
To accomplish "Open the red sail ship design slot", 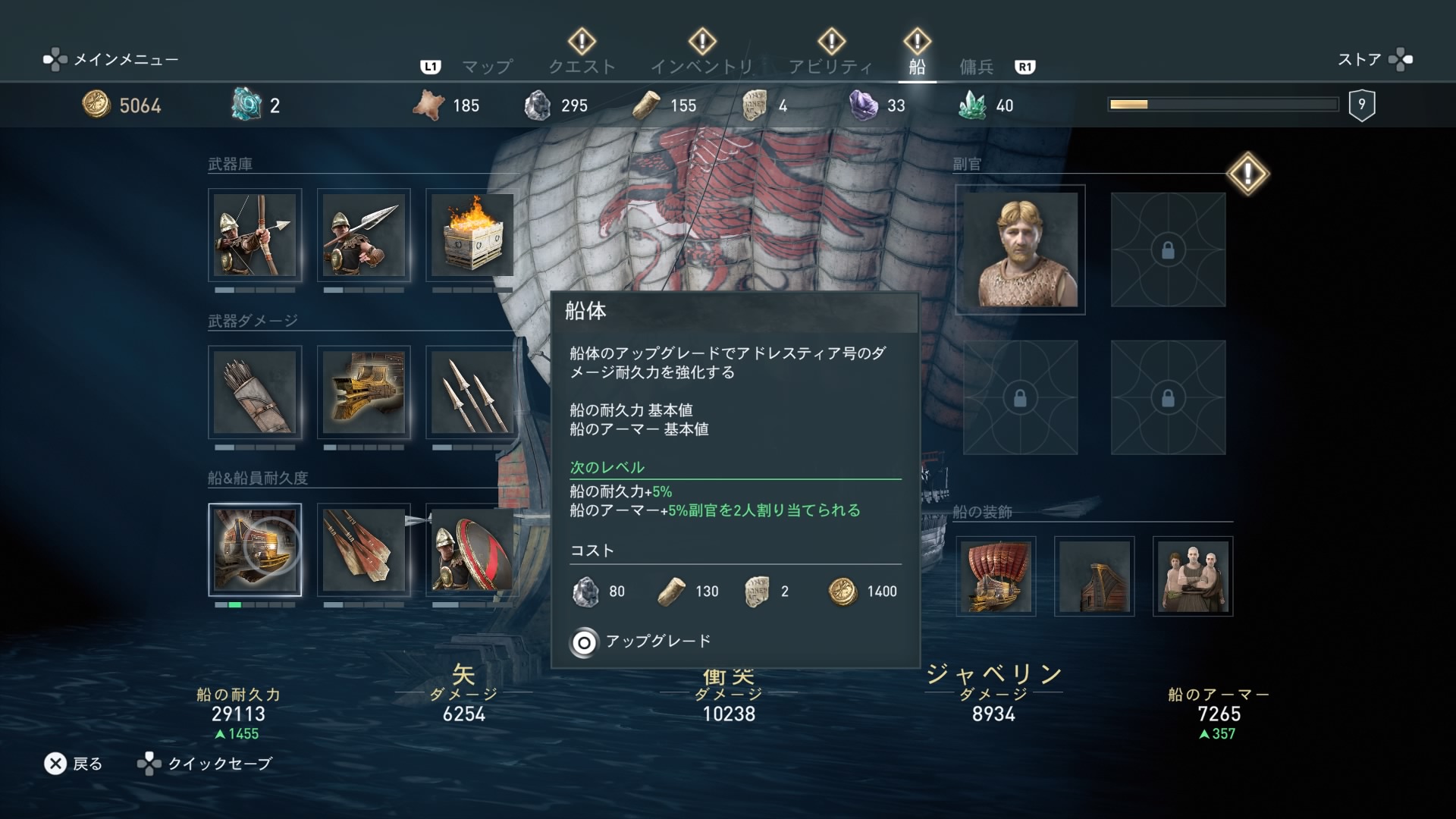I will tap(996, 576).
